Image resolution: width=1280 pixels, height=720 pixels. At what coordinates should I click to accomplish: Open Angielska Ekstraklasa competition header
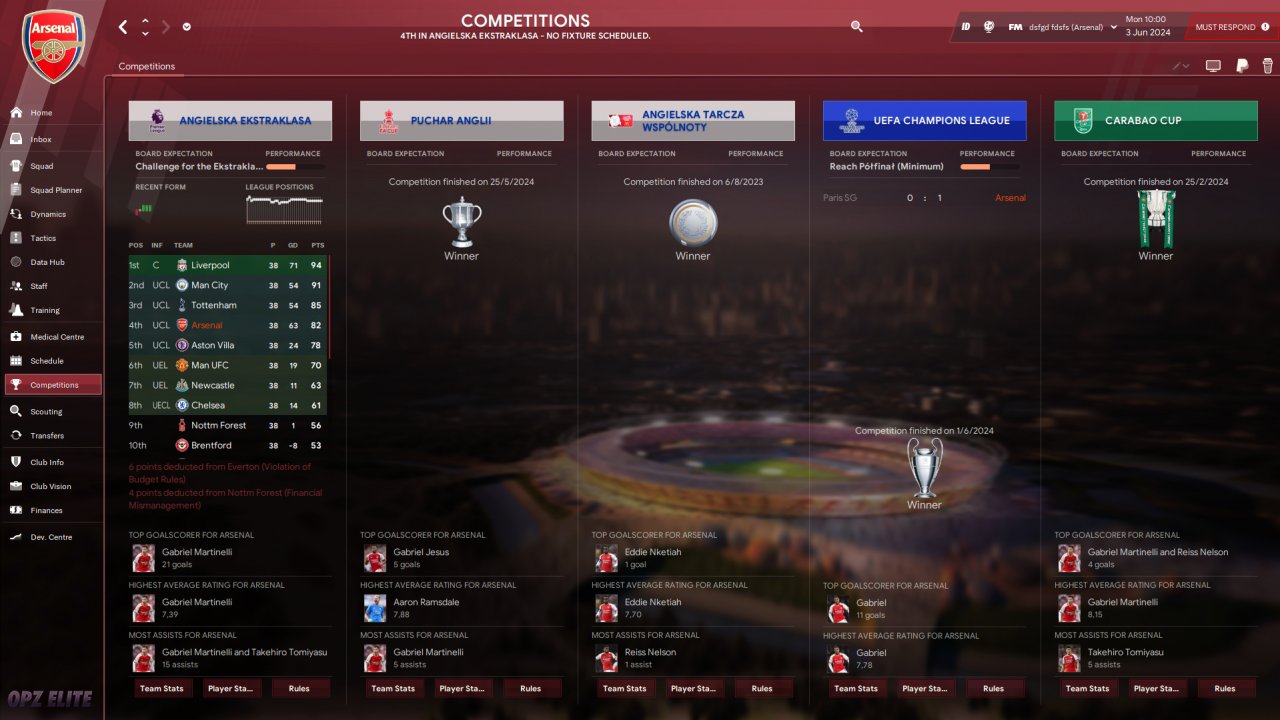pyautogui.click(x=230, y=121)
